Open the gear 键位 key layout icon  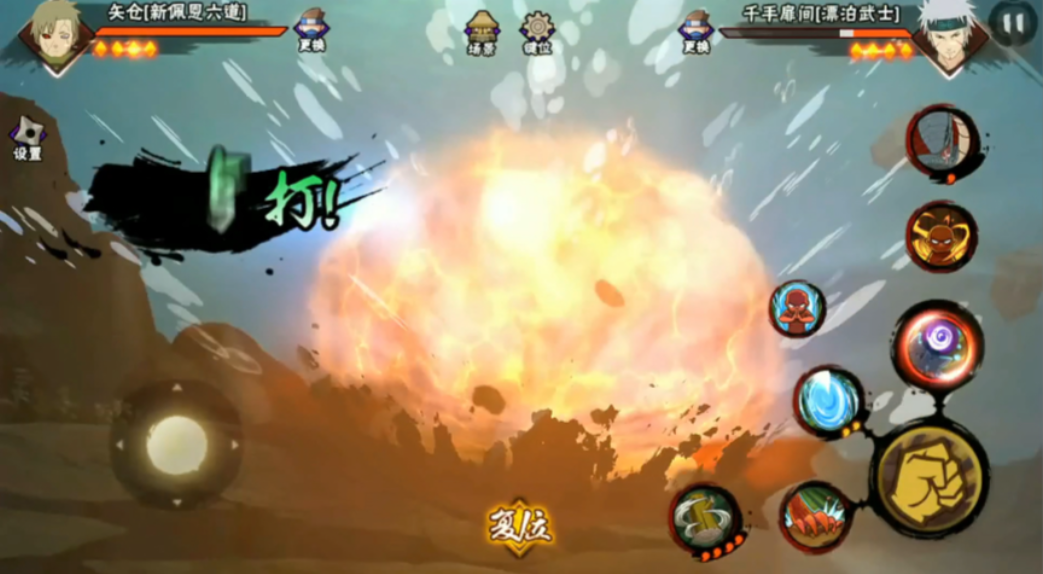(x=537, y=30)
